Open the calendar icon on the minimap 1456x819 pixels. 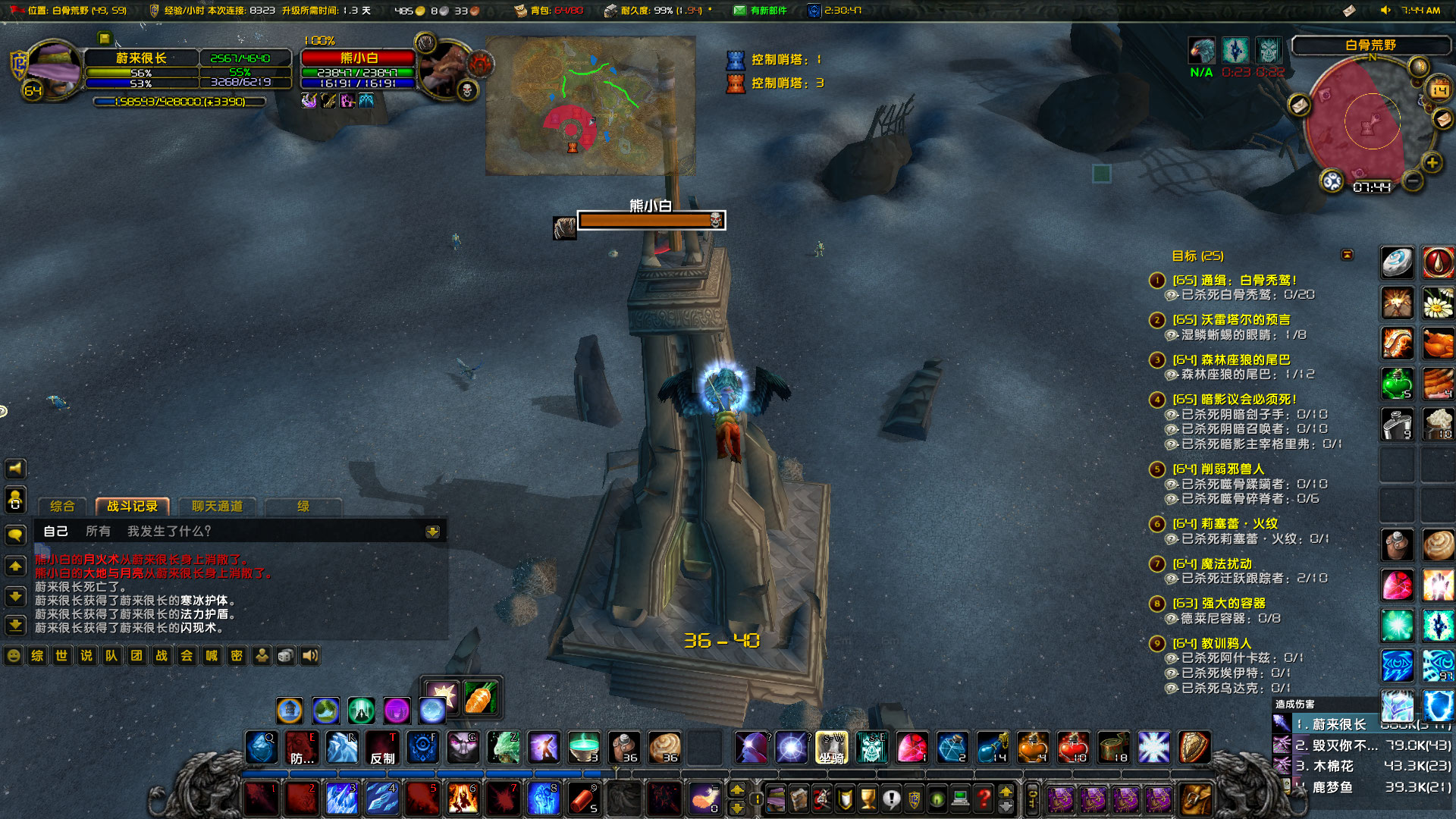(1439, 89)
